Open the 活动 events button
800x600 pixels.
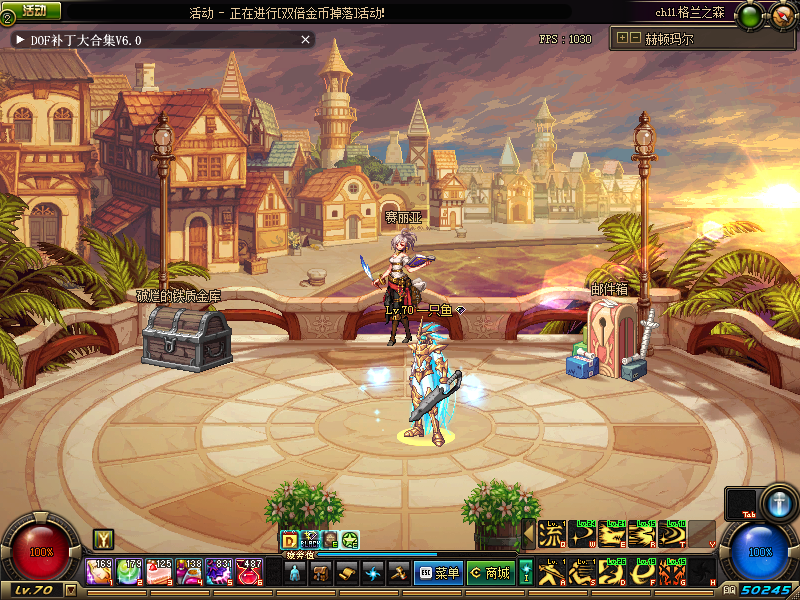(33, 10)
